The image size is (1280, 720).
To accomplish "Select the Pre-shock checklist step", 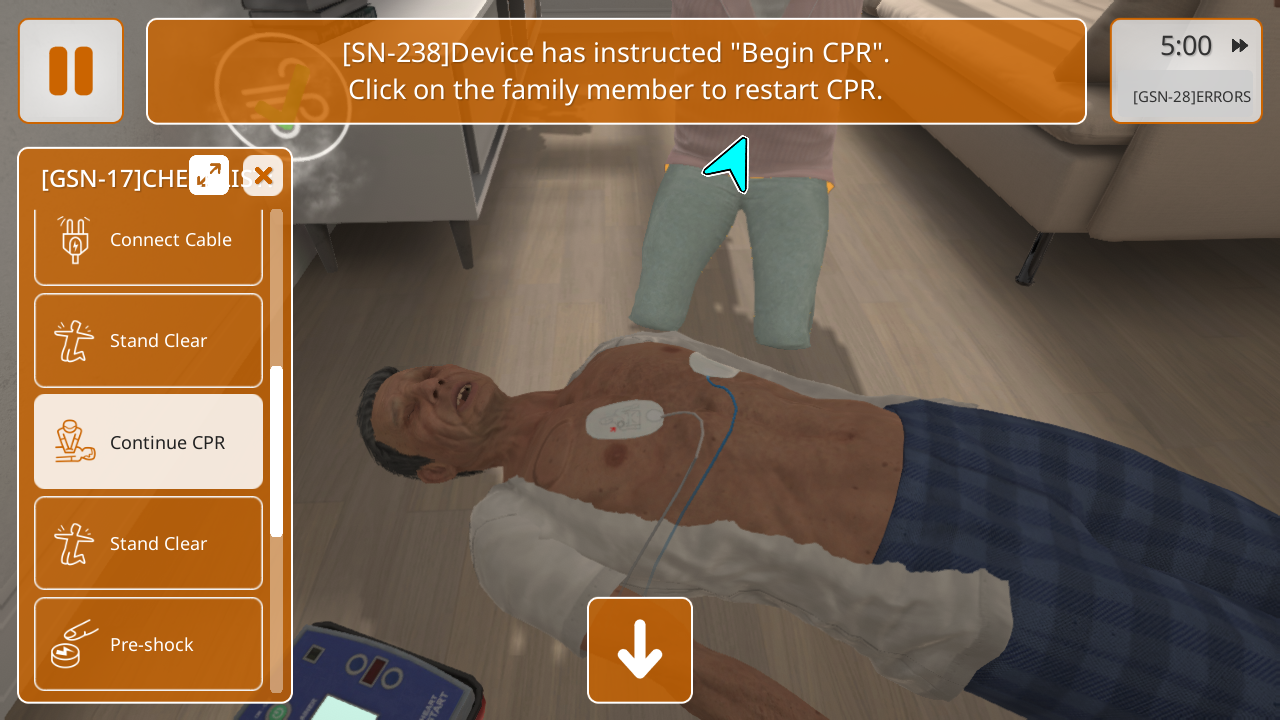I will (148, 644).
